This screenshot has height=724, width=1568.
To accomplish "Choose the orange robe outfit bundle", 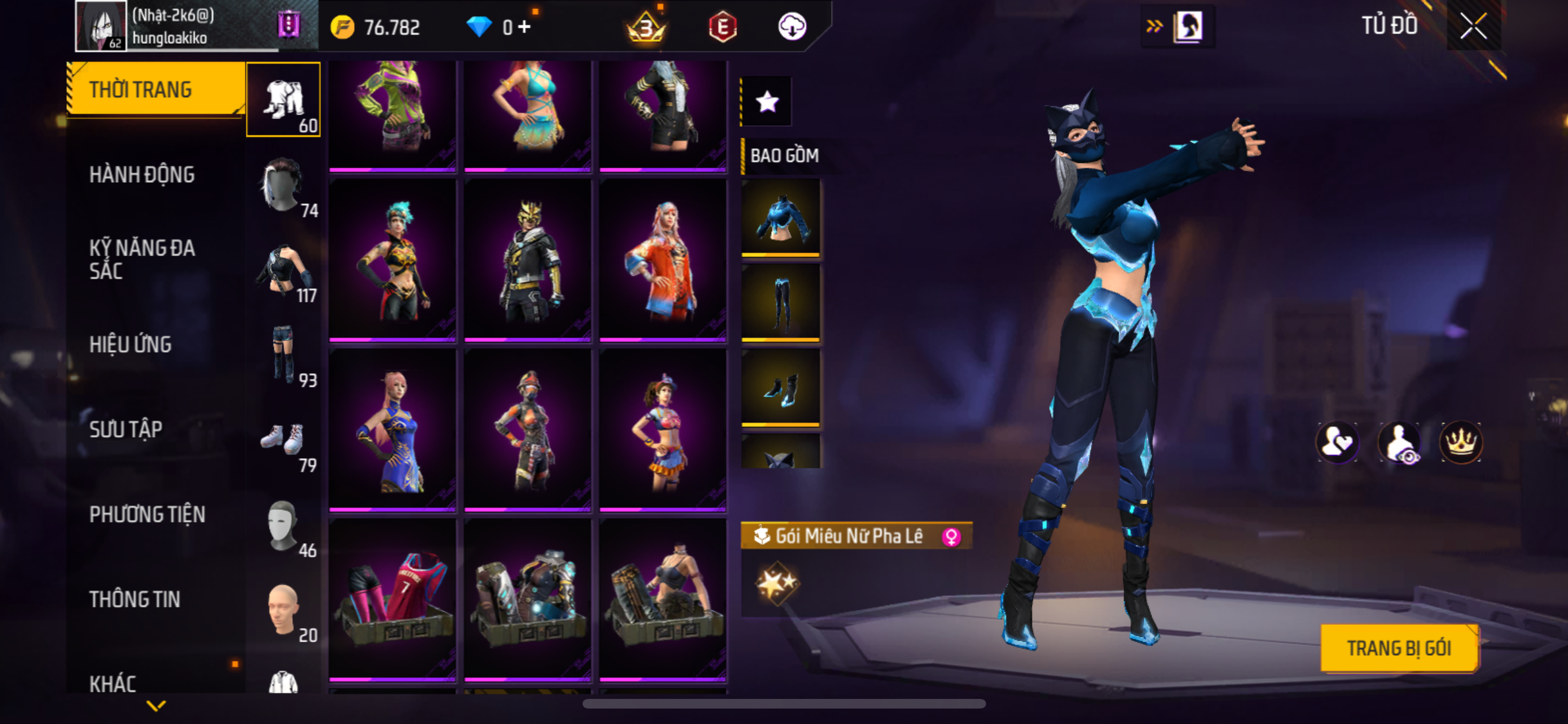I will click(662, 260).
